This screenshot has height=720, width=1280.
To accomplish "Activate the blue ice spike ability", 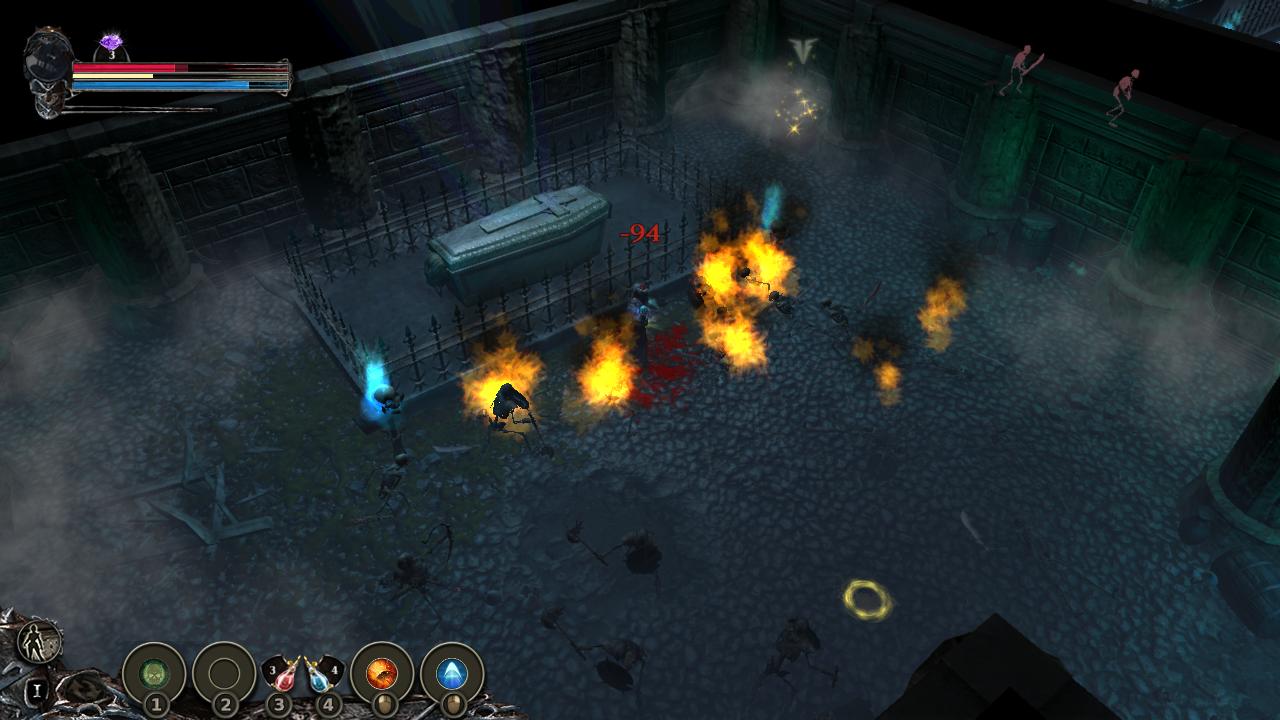I will pos(452,673).
